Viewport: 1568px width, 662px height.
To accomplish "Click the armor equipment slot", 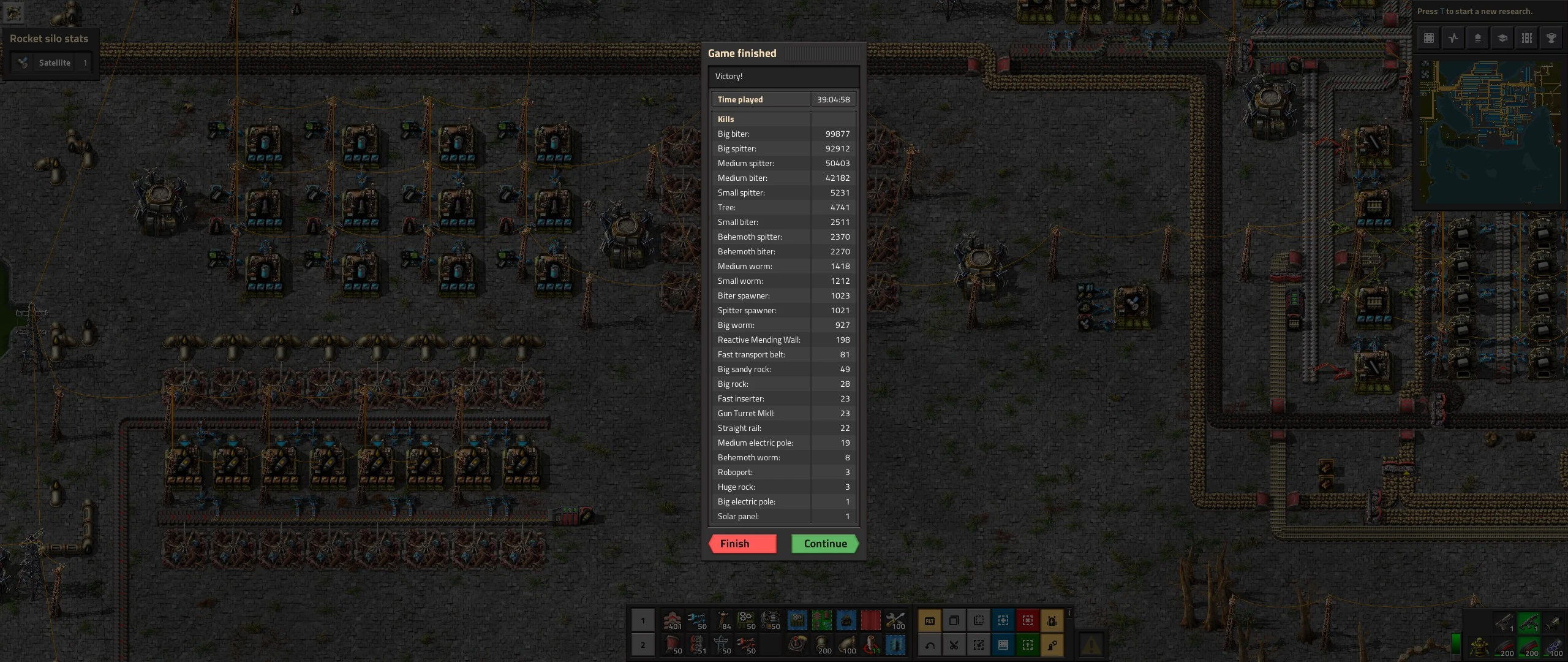I will pyautogui.click(x=1479, y=647).
